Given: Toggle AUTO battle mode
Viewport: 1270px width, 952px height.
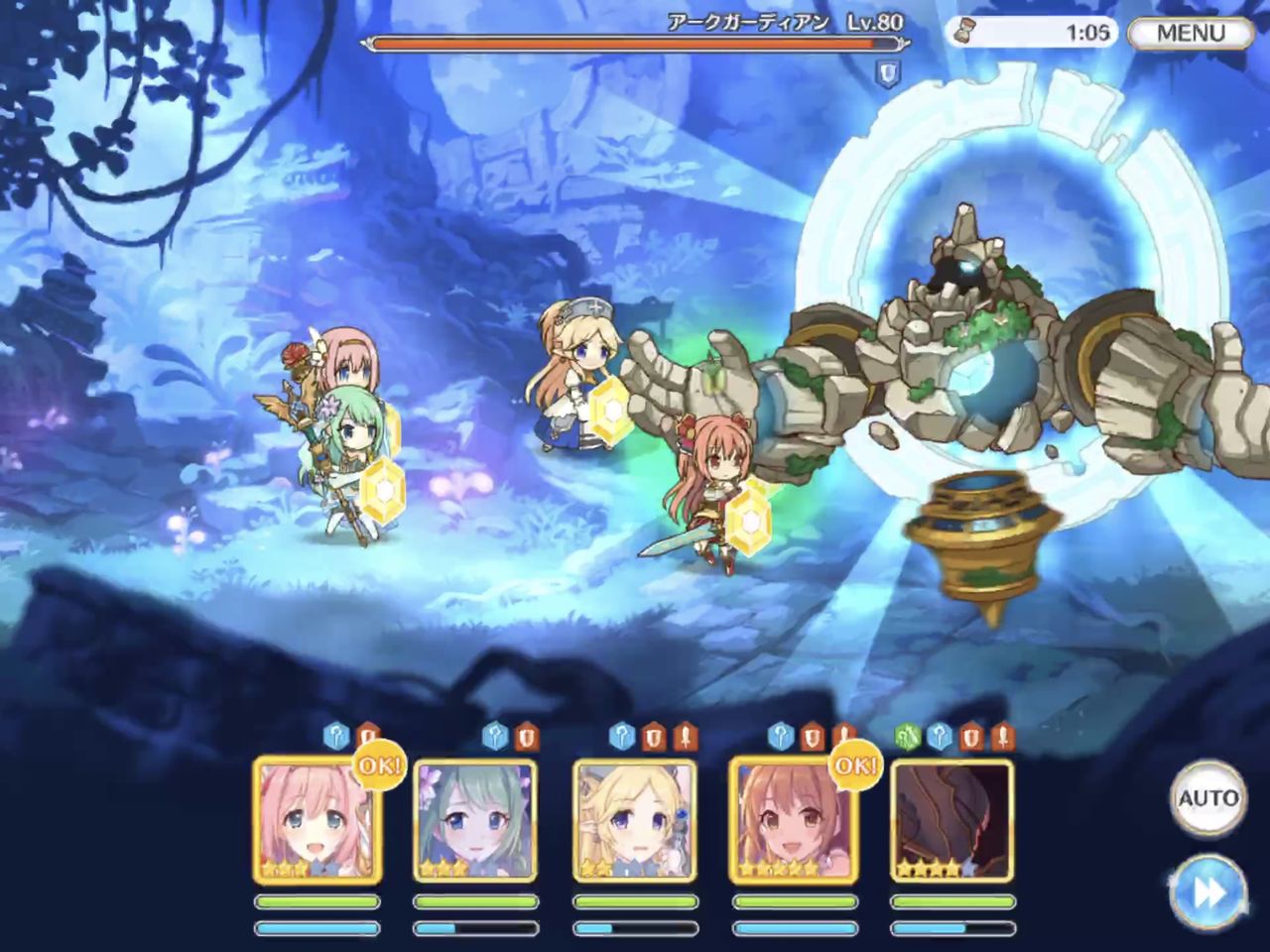Looking at the screenshot, I should coord(1207,798).
